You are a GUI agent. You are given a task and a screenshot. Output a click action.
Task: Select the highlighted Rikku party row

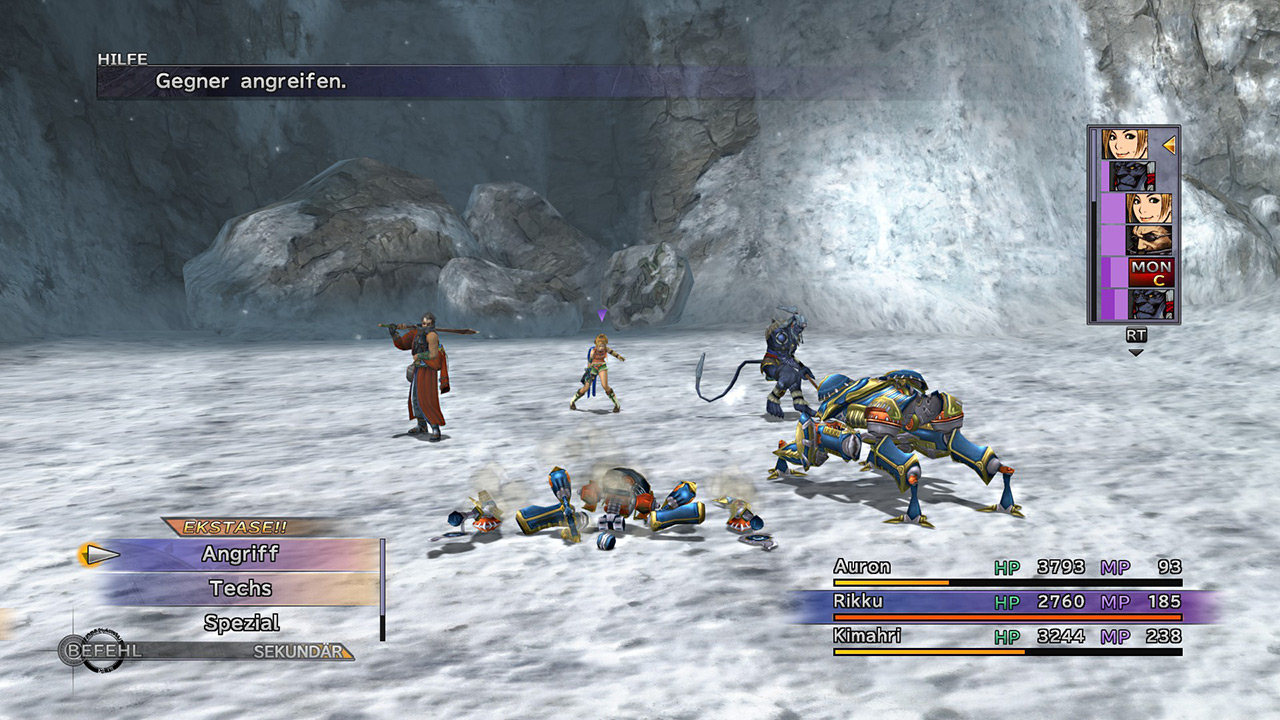[x=1007, y=603]
